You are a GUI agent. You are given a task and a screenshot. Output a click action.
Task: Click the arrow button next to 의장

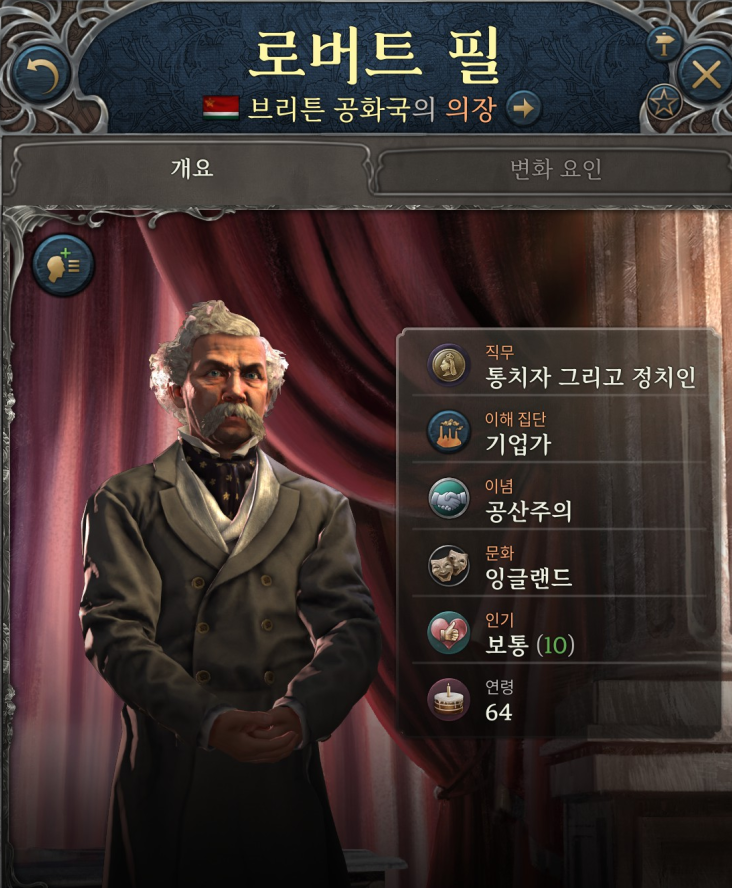click(523, 108)
